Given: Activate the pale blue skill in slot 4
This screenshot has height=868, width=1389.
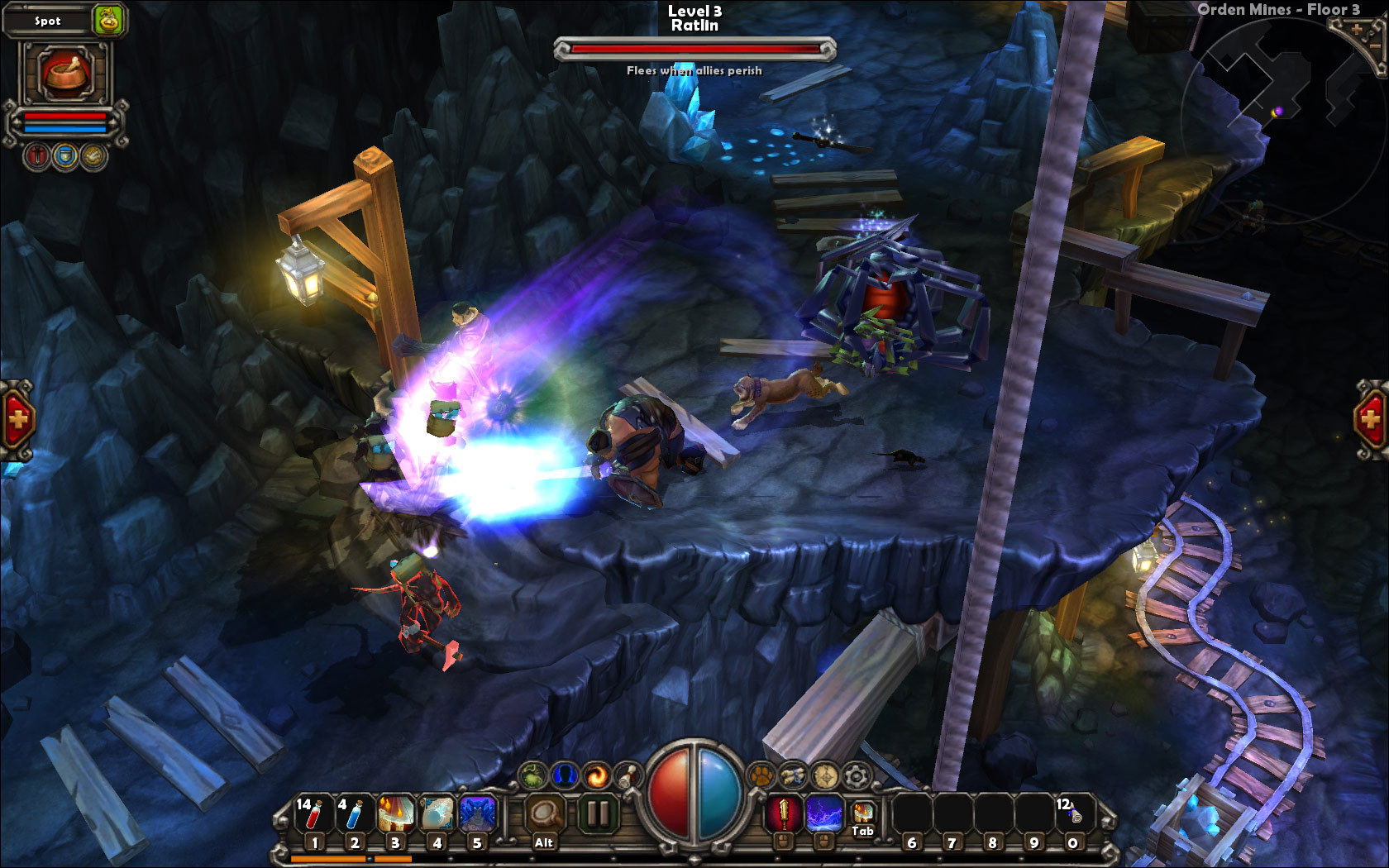Looking at the screenshot, I should [x=437, y=815].
